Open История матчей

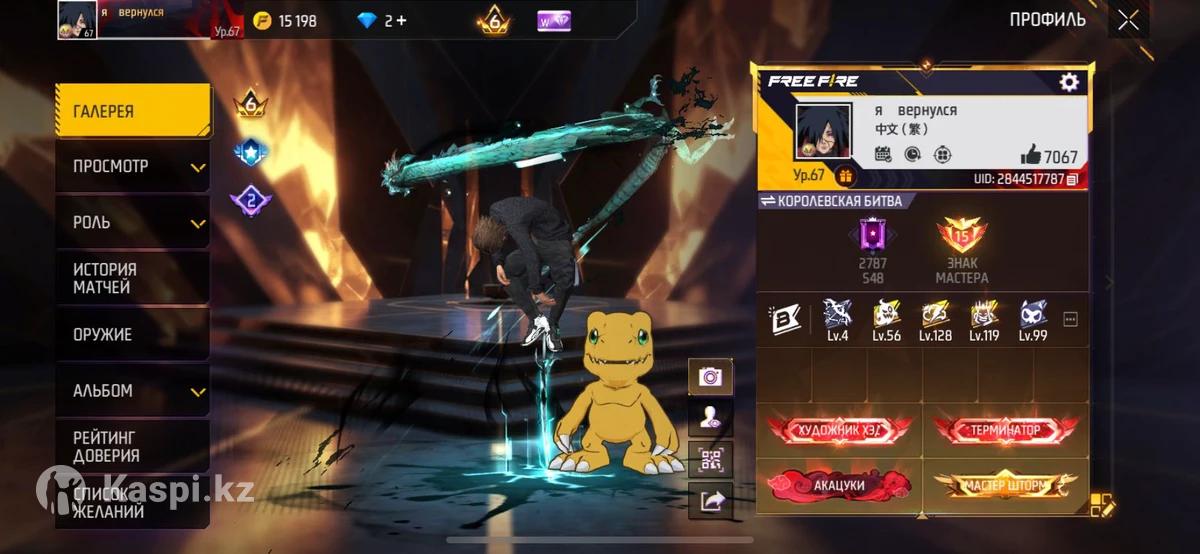click(133, 278)
